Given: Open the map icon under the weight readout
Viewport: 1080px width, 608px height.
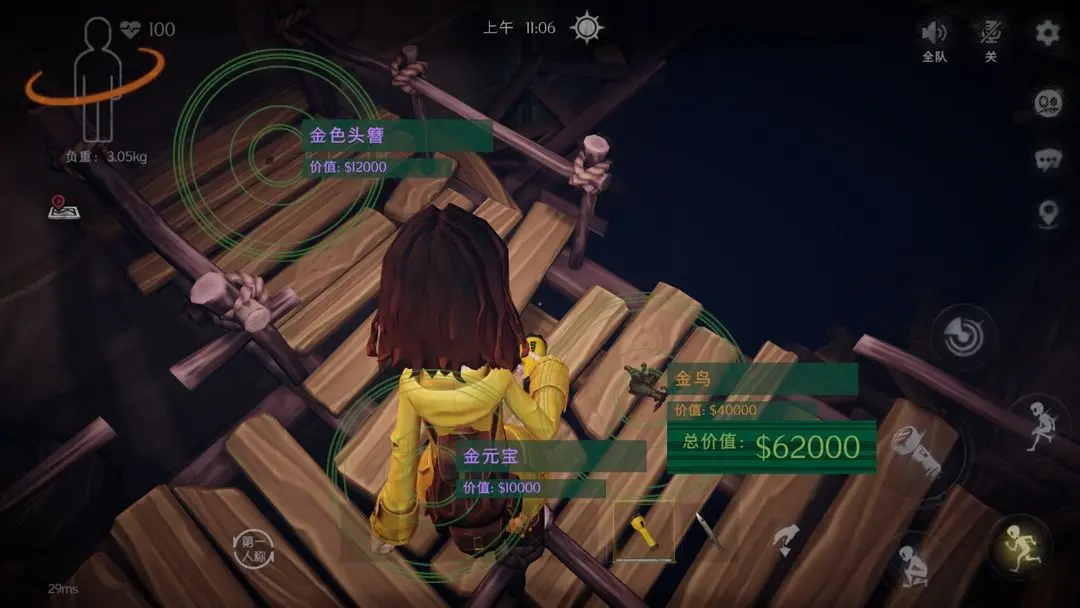Looking at the screenshot, I should (x=63, y=207).
